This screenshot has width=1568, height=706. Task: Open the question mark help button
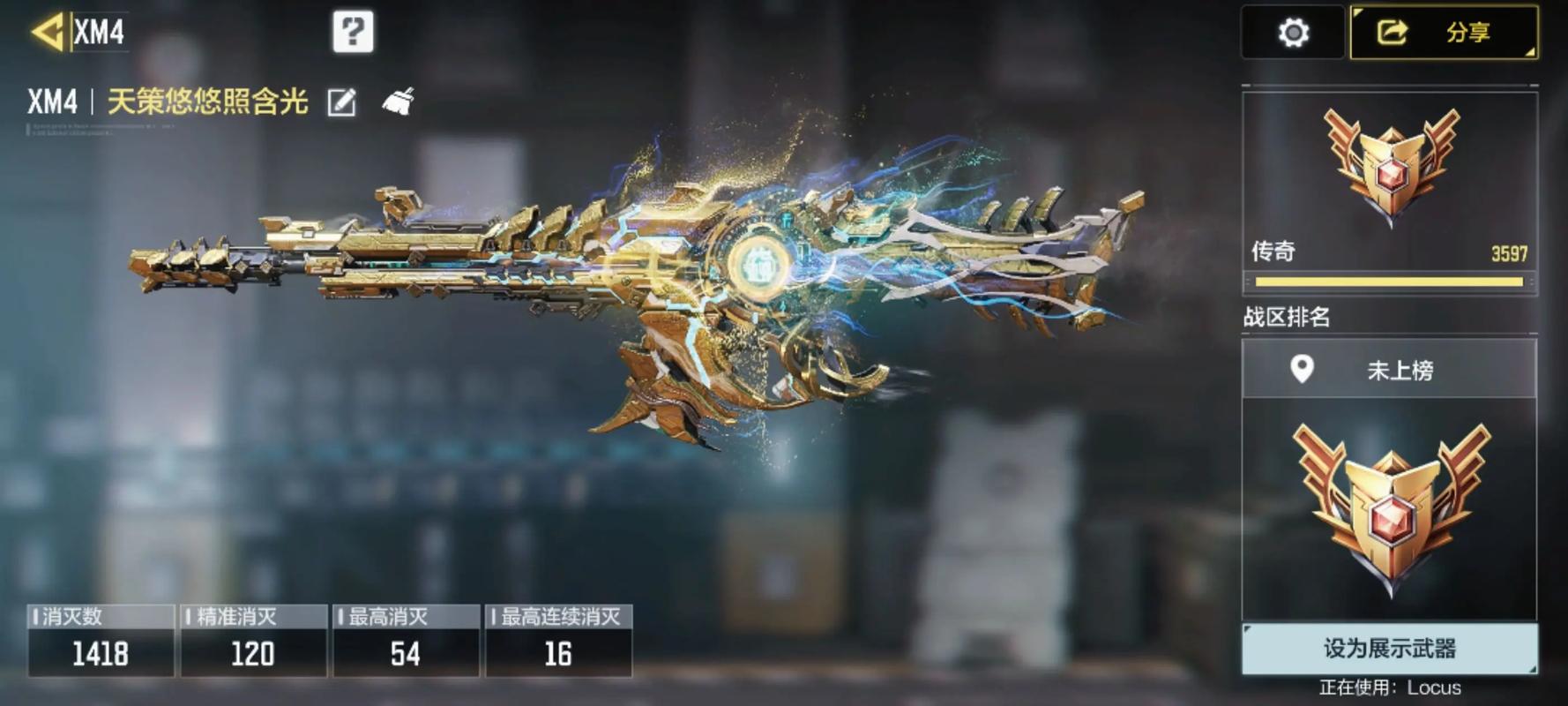(x=353, y=33)
